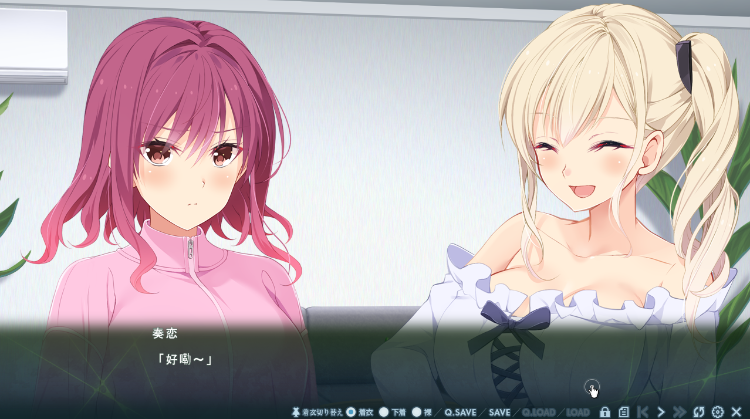Click the Q.SAVE quick save button
This screenshot has height=419, width=750.
tap(461, 411)
